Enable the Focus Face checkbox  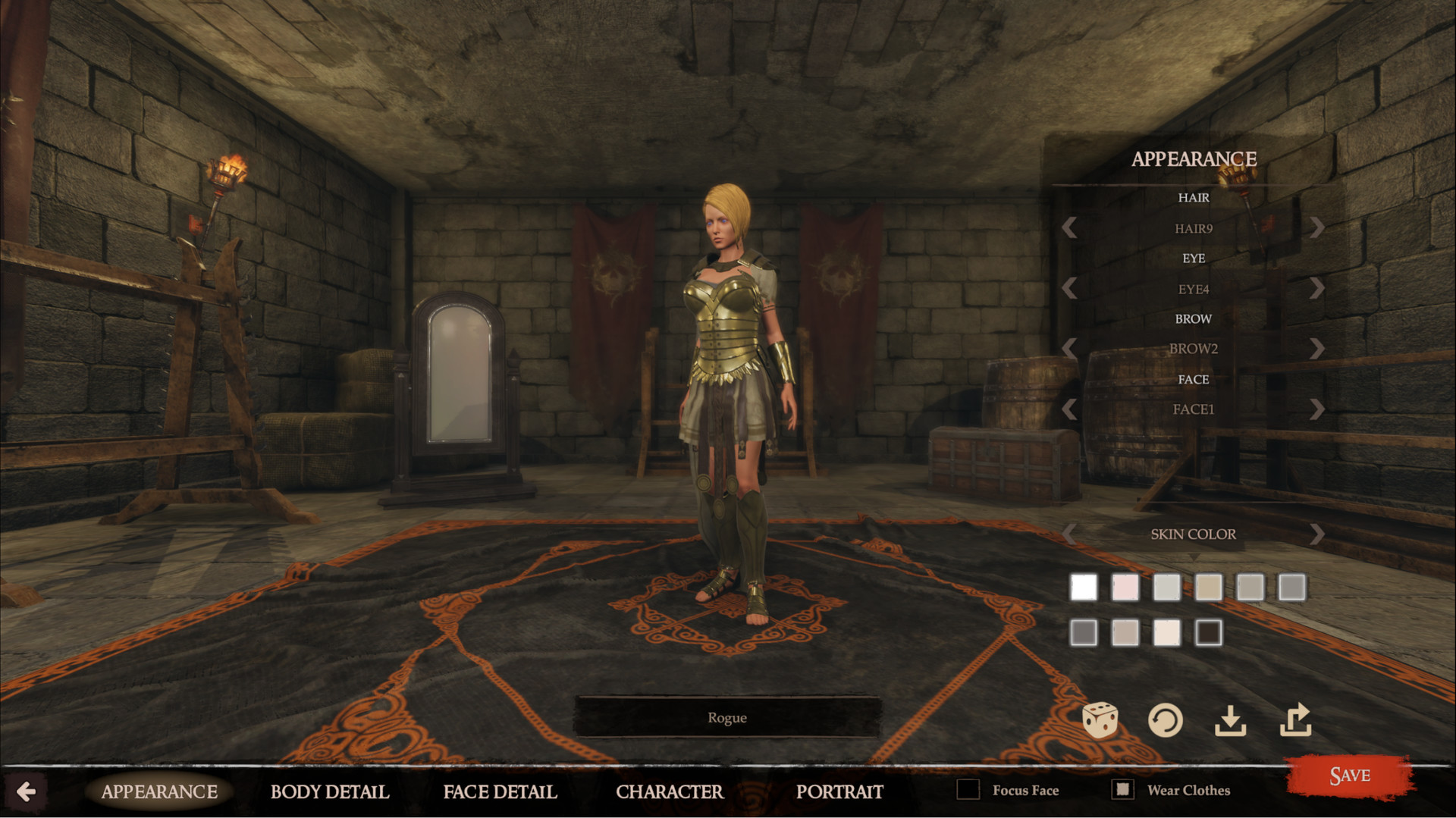point(969,790)
